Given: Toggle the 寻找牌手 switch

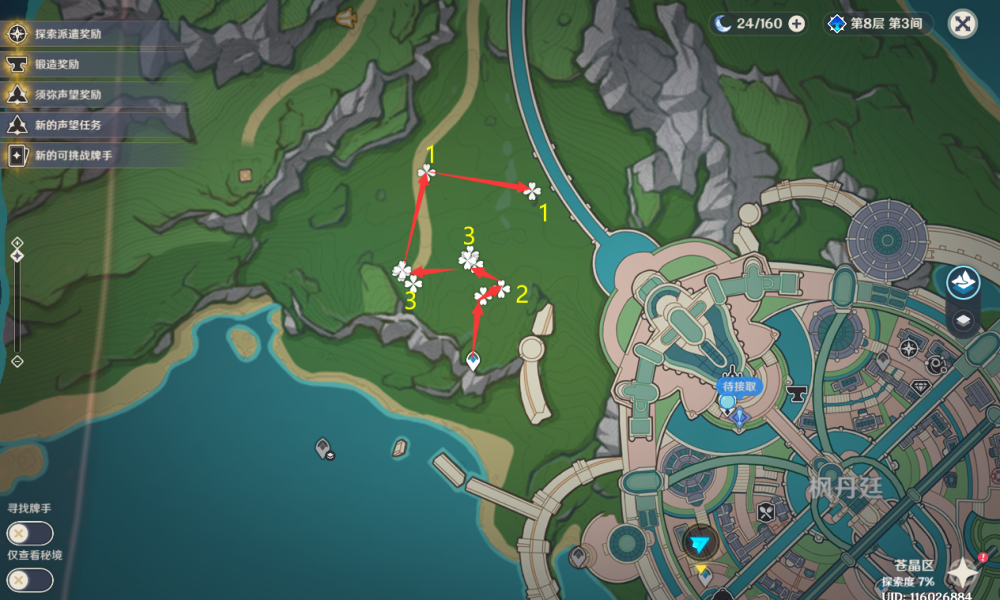Looking at the screenshot, I should coord(29,533).
